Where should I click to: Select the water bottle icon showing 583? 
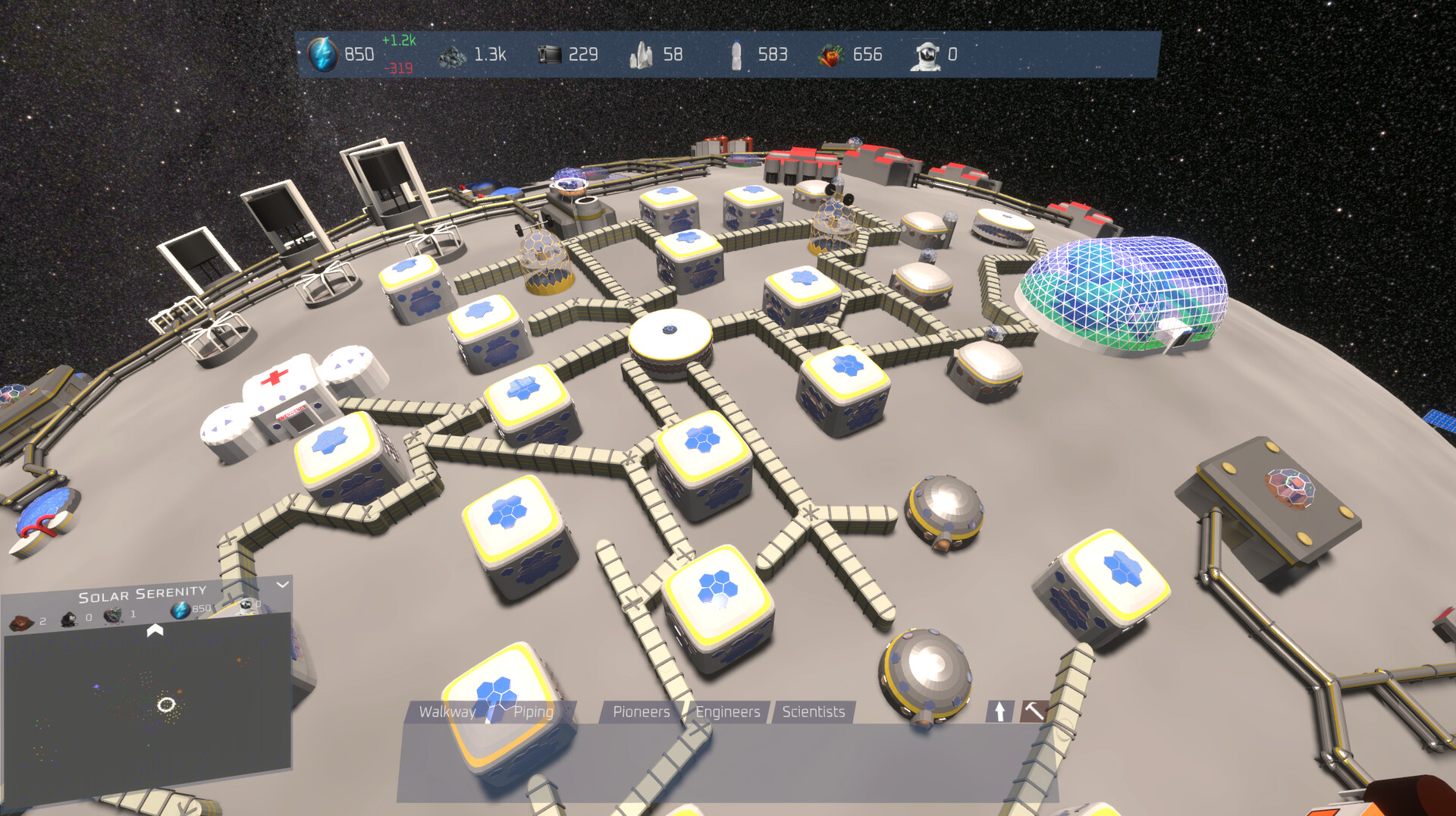[737, 55]
